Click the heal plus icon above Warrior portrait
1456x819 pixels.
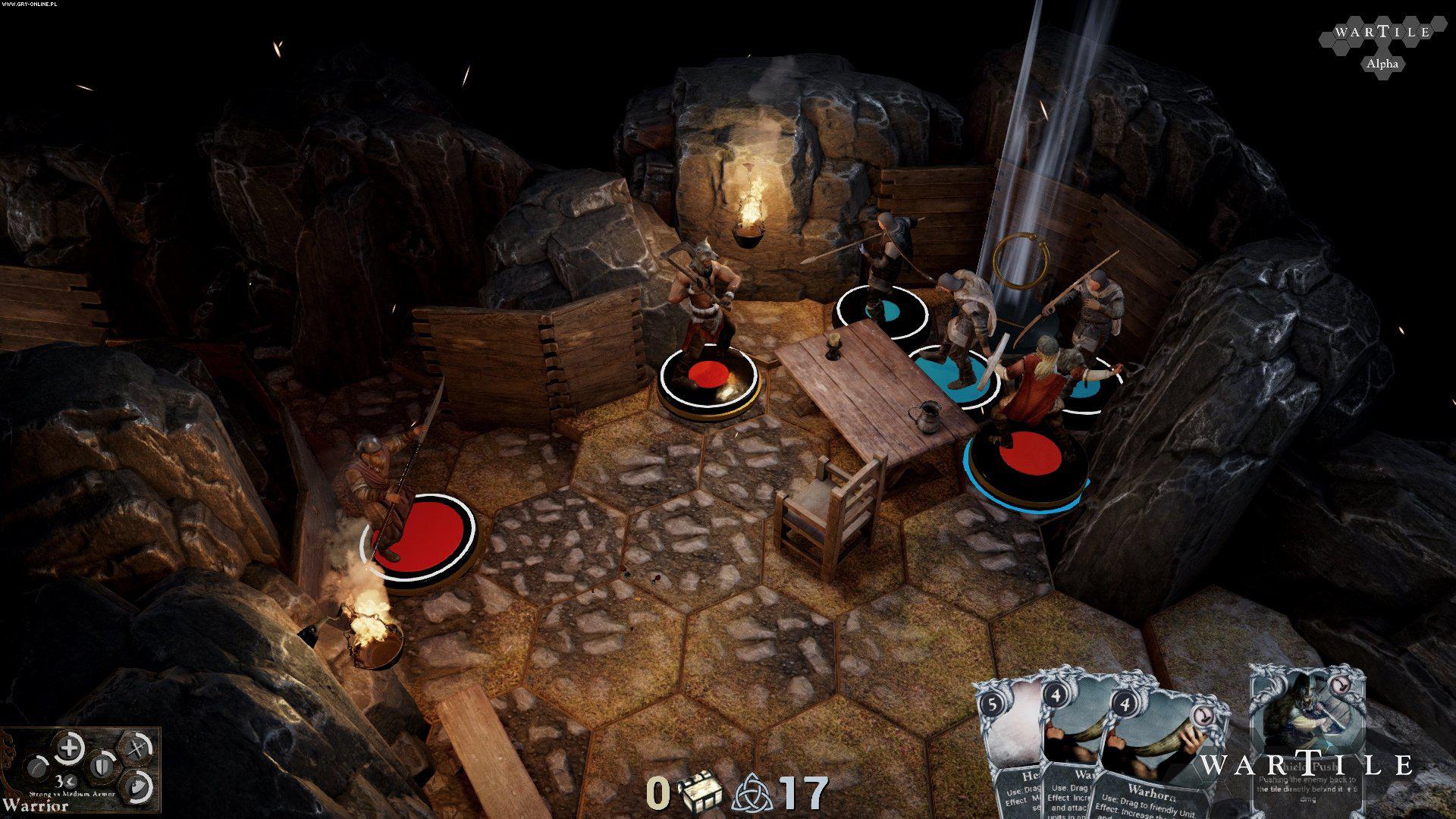tap(69, 748)
